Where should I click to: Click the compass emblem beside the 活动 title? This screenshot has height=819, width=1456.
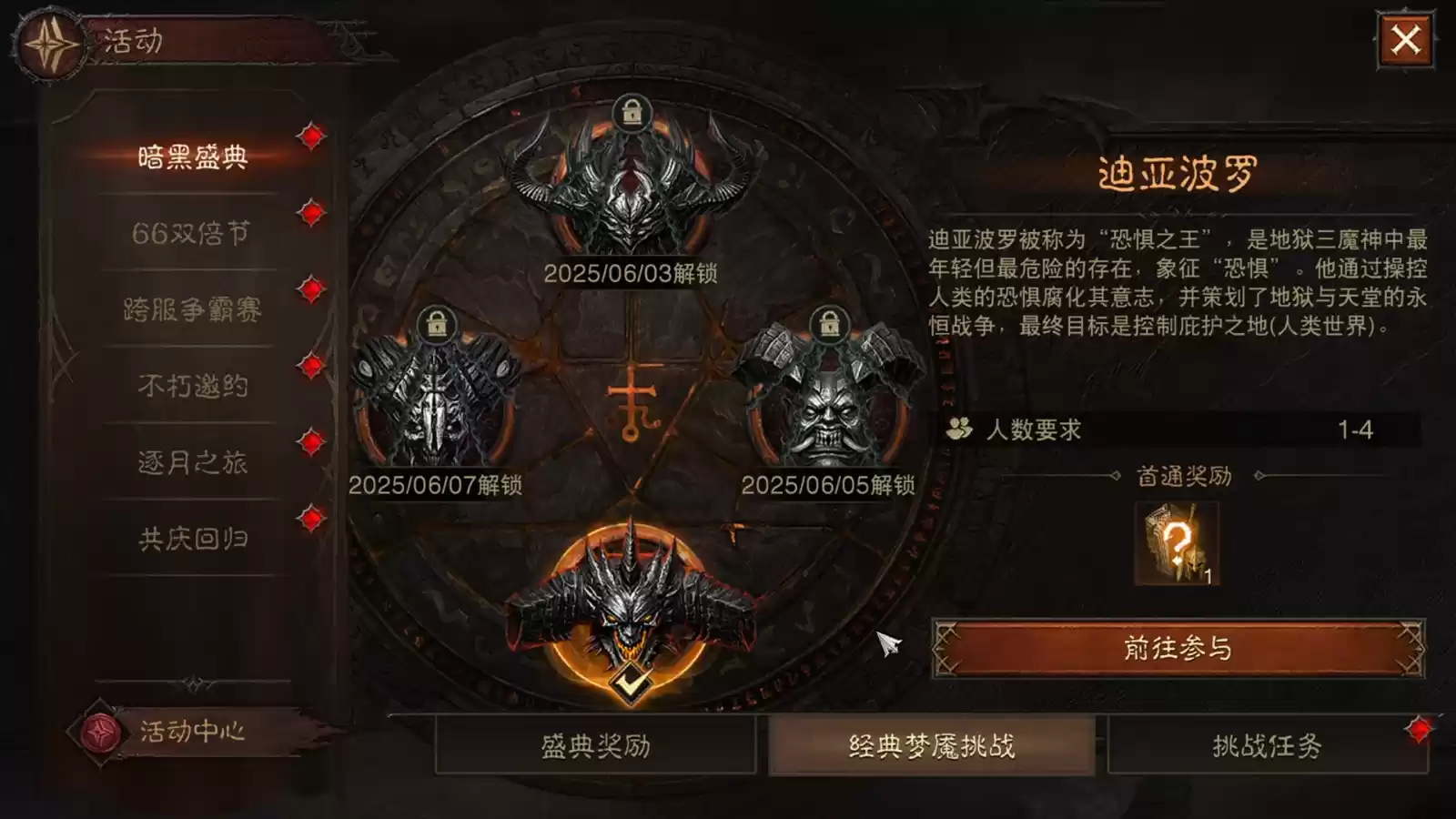[x=50, y=39]
